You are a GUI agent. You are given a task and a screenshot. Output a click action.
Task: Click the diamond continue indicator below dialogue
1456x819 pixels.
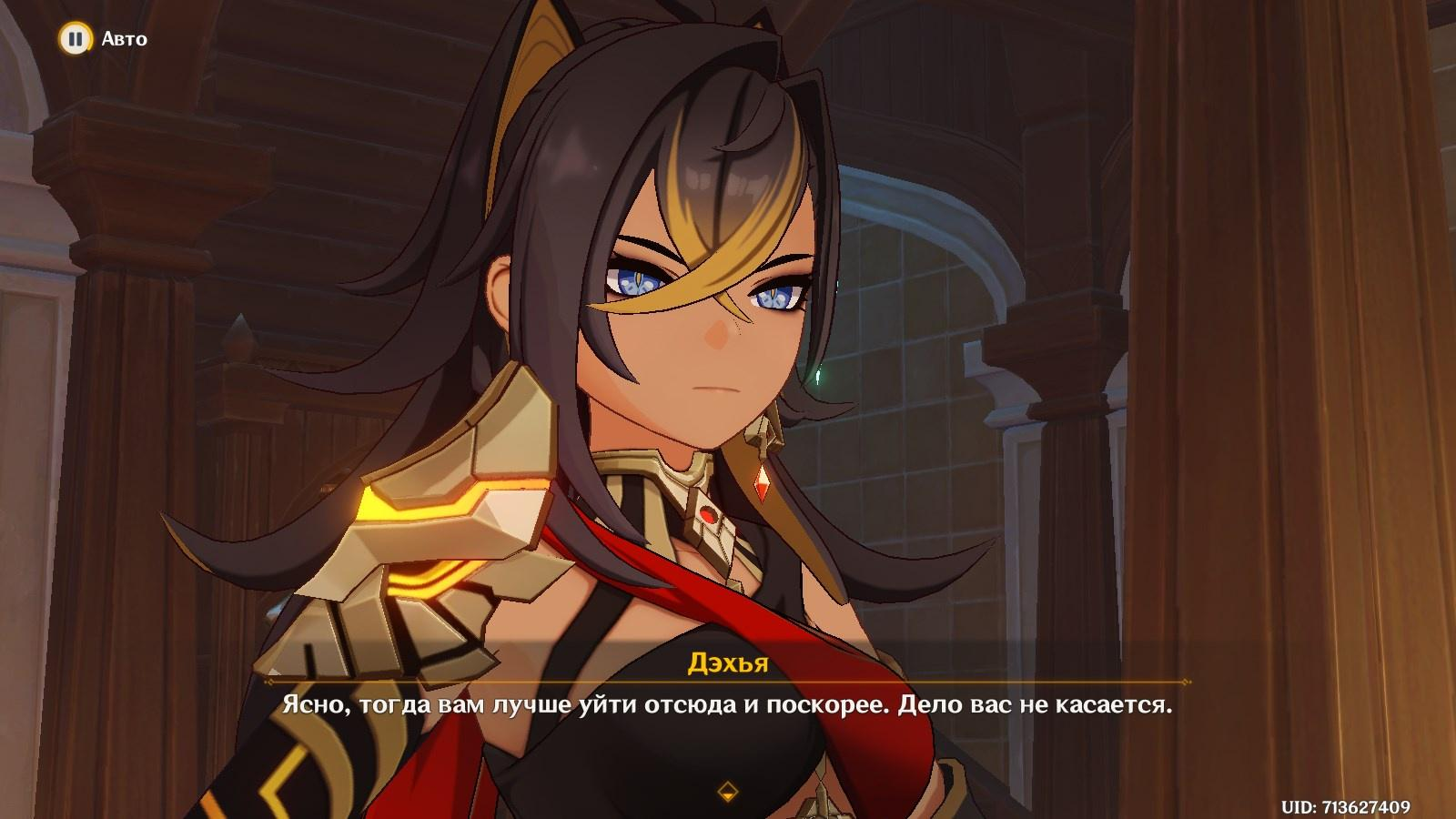click(728, 791)
